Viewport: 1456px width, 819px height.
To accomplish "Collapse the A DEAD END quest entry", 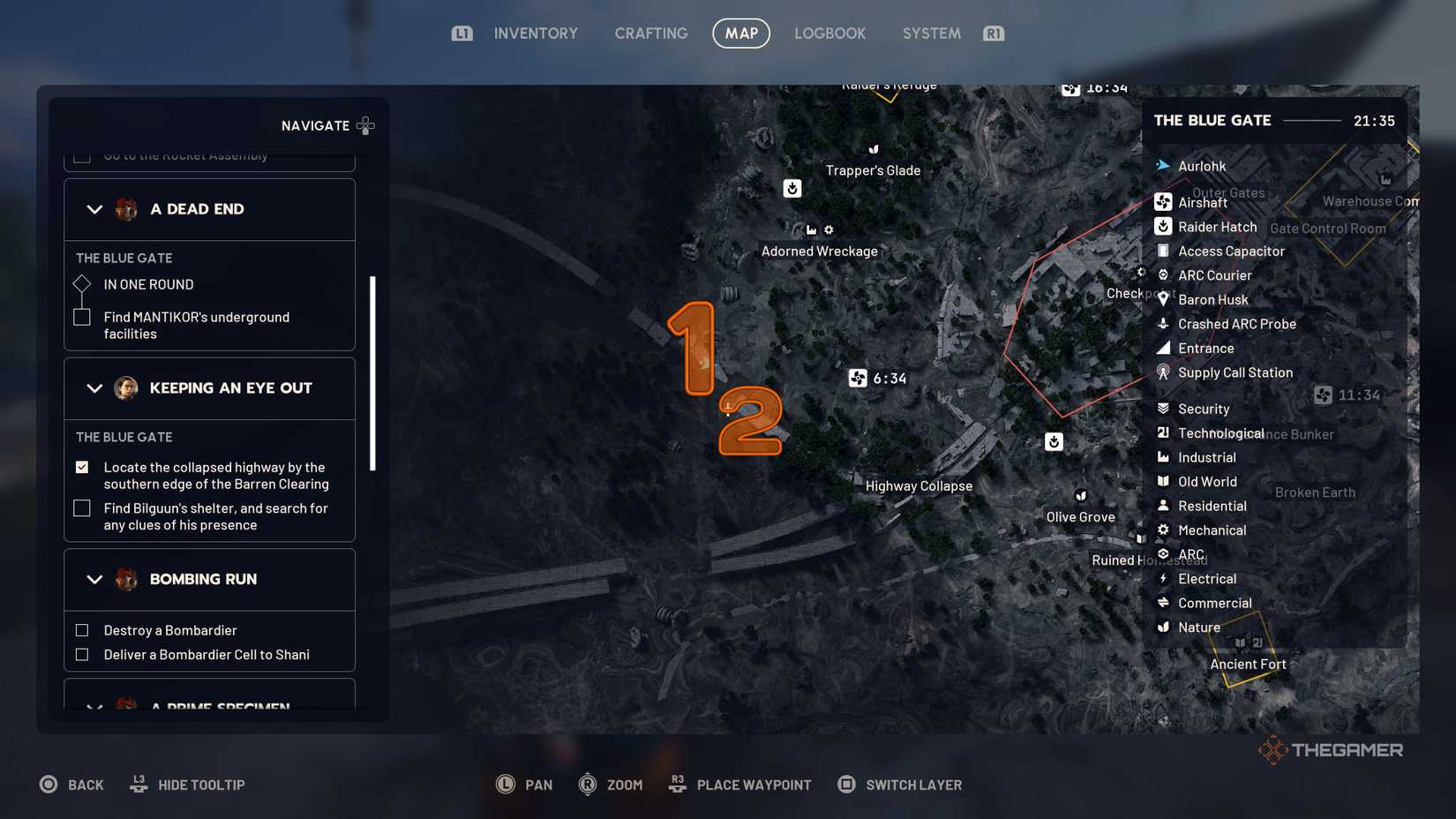I will click(x=95, y=209).
